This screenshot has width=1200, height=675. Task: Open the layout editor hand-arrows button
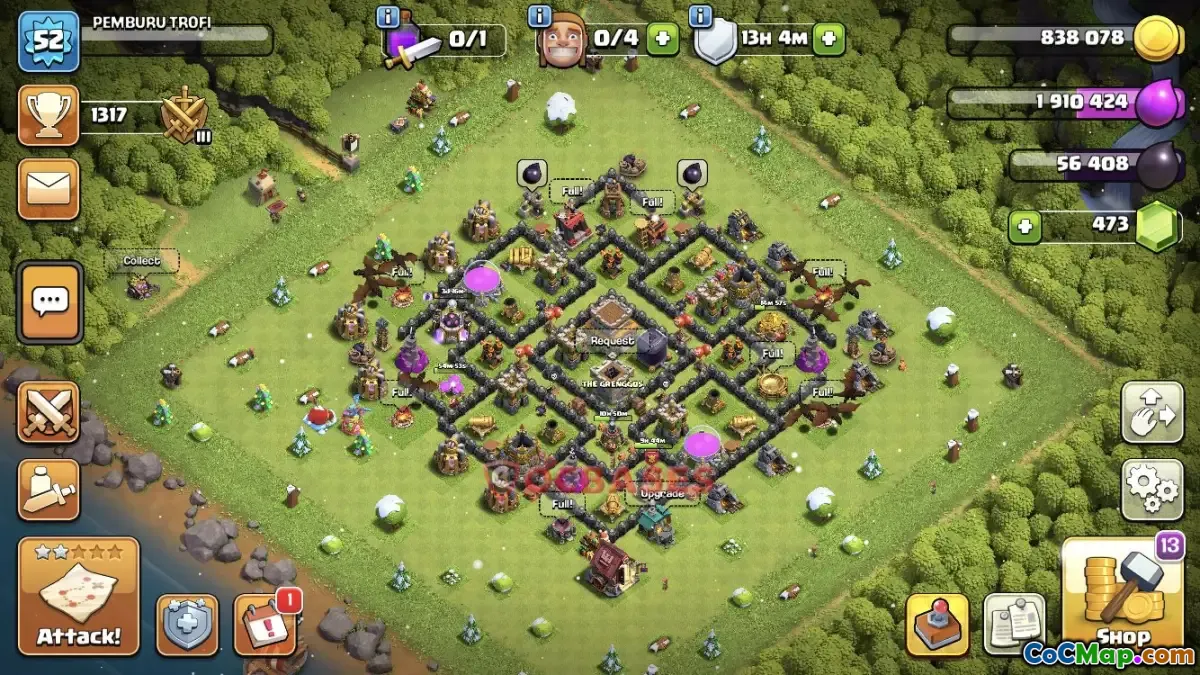pos(1151,411)
